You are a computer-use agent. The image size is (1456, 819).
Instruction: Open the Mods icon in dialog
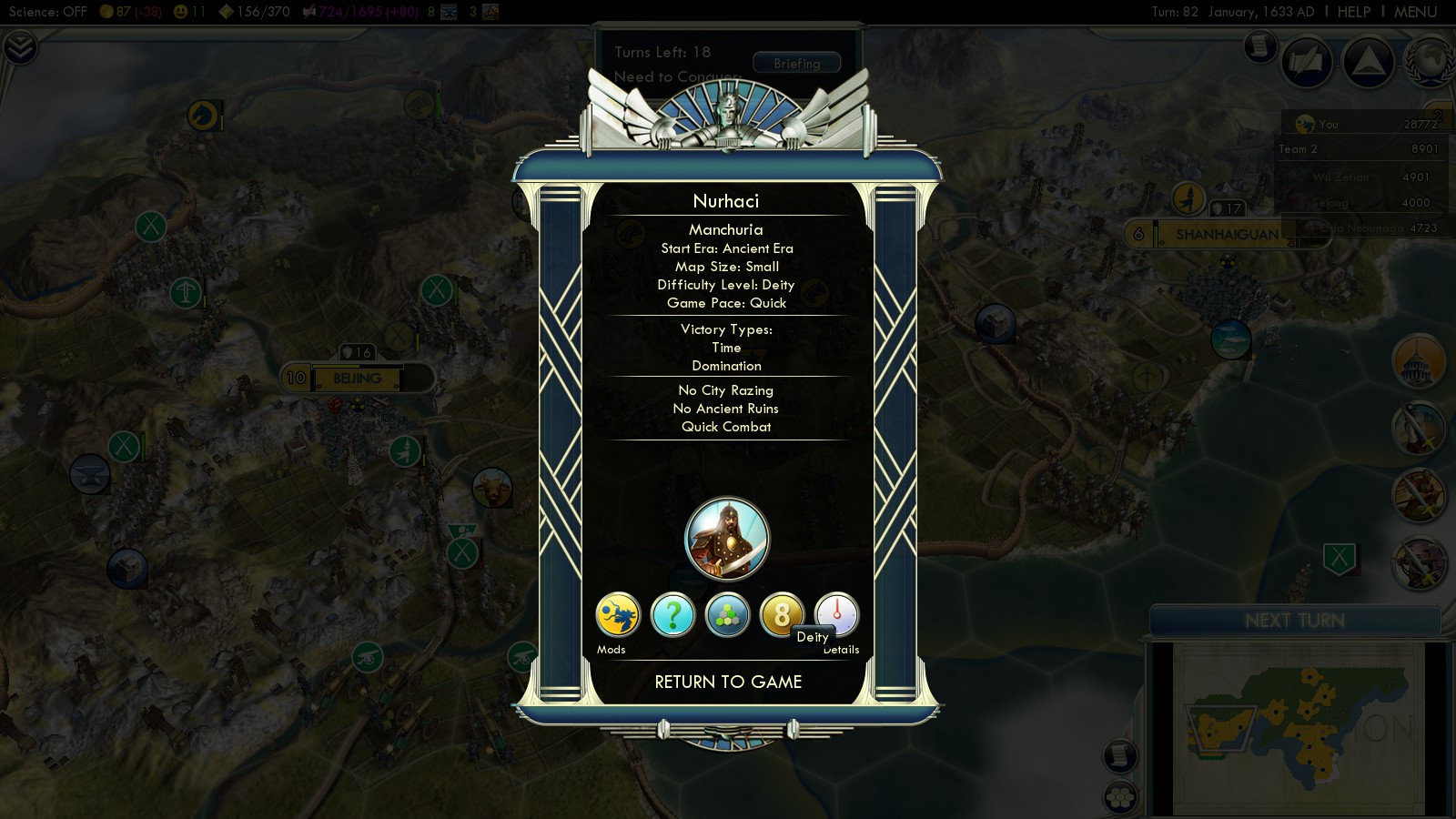pos(618,615)
